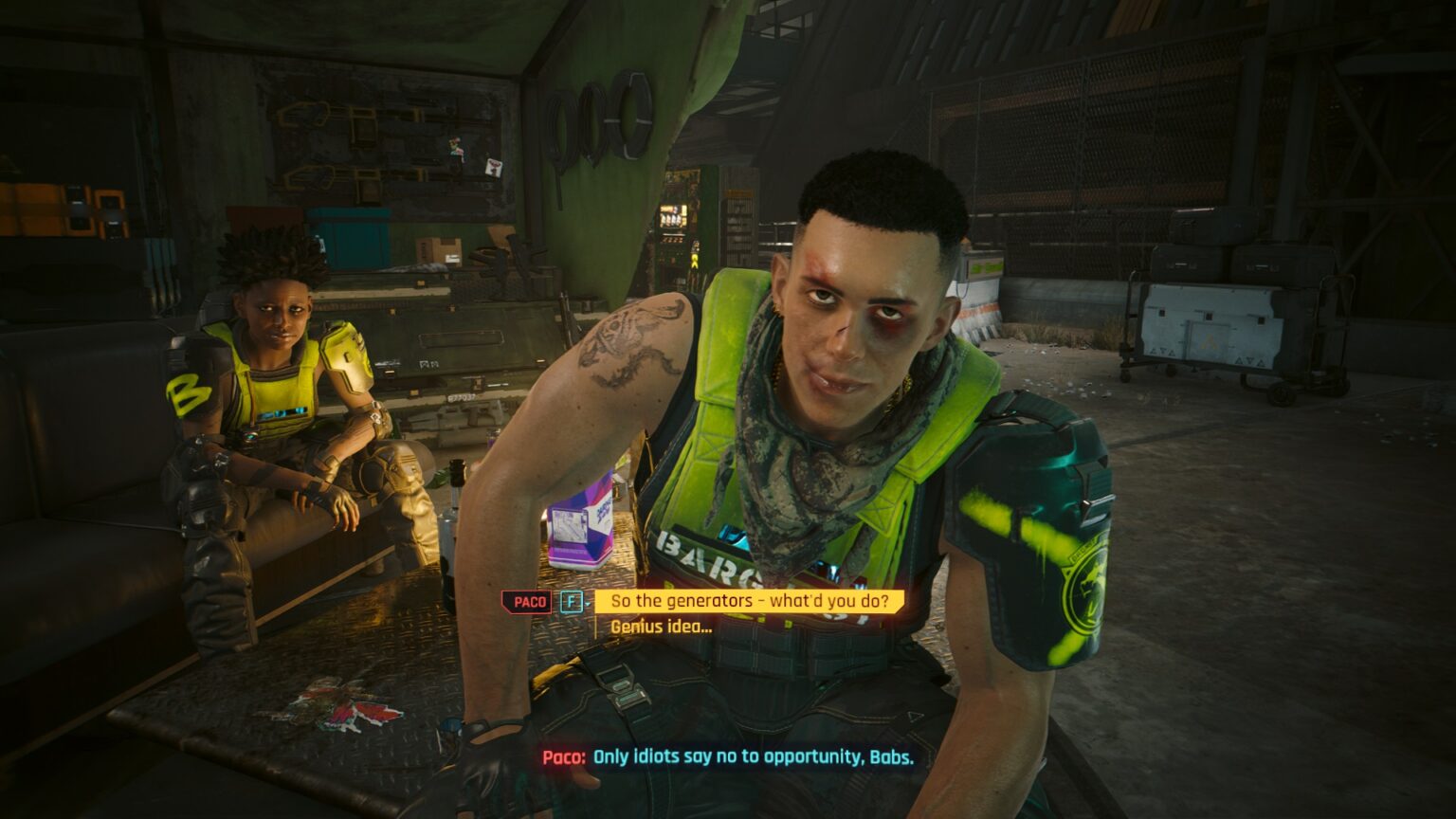Click Paco's subtitle line at screen bottom
The image size is (1456, 819).
coord(725,758)
